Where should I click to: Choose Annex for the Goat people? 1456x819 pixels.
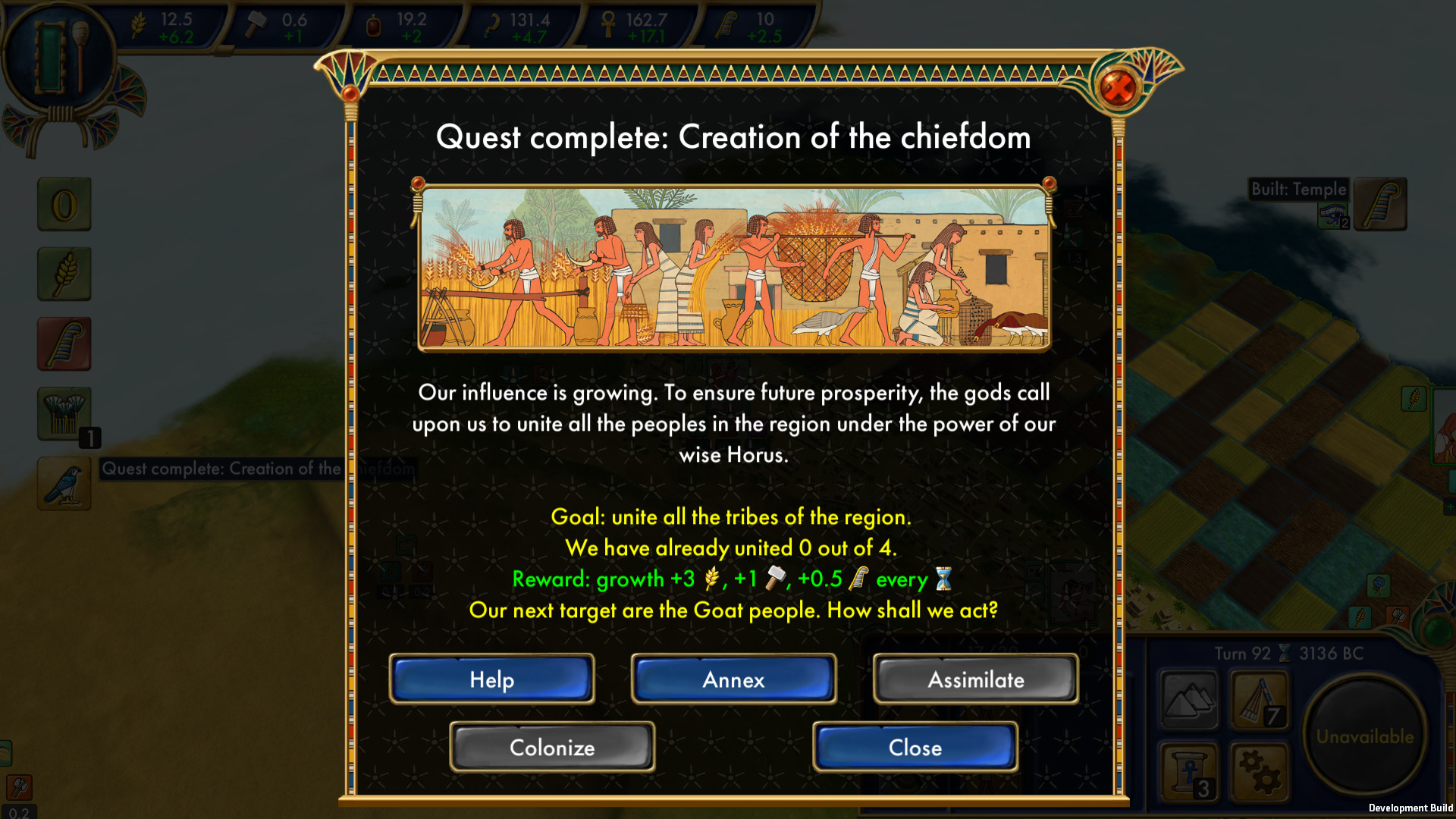(733, 679)
